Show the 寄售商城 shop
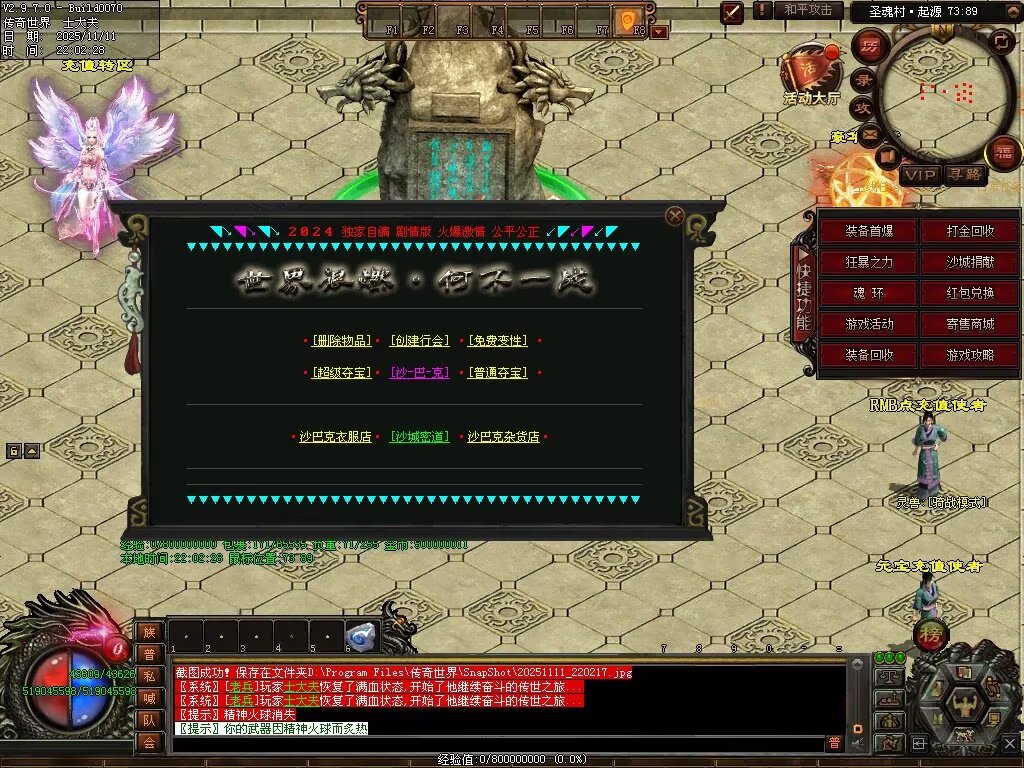1024x768 pixels. point(970,324)
